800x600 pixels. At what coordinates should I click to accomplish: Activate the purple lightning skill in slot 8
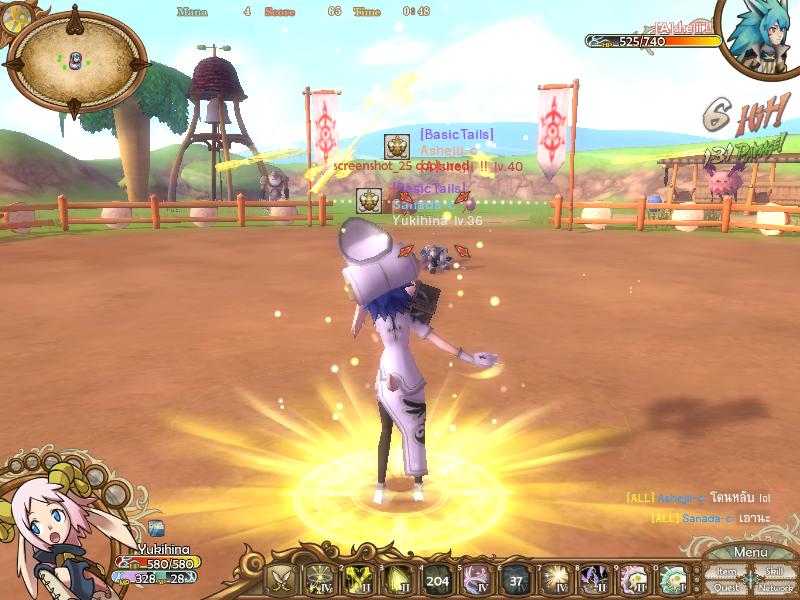[594, 579]
